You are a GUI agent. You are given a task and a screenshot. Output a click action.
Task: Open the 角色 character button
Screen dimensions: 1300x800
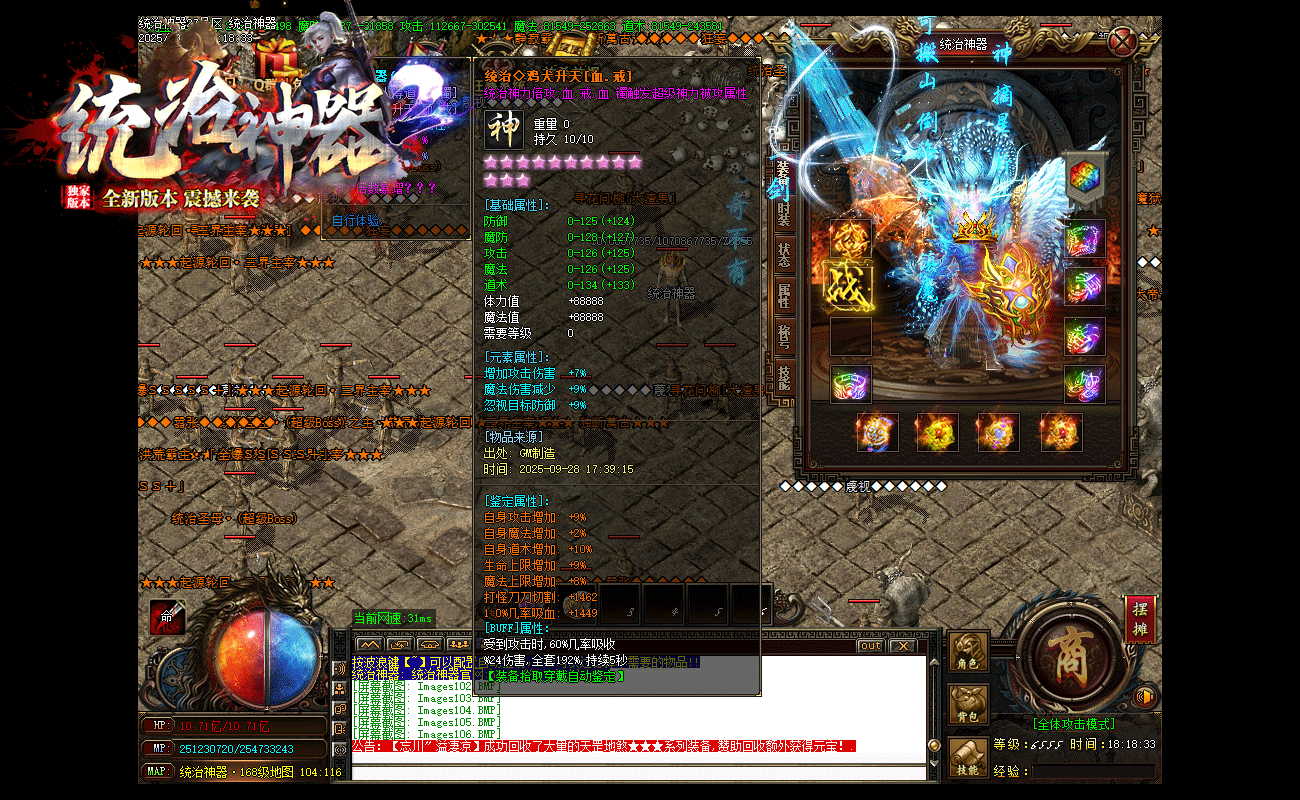coord(968,652)
